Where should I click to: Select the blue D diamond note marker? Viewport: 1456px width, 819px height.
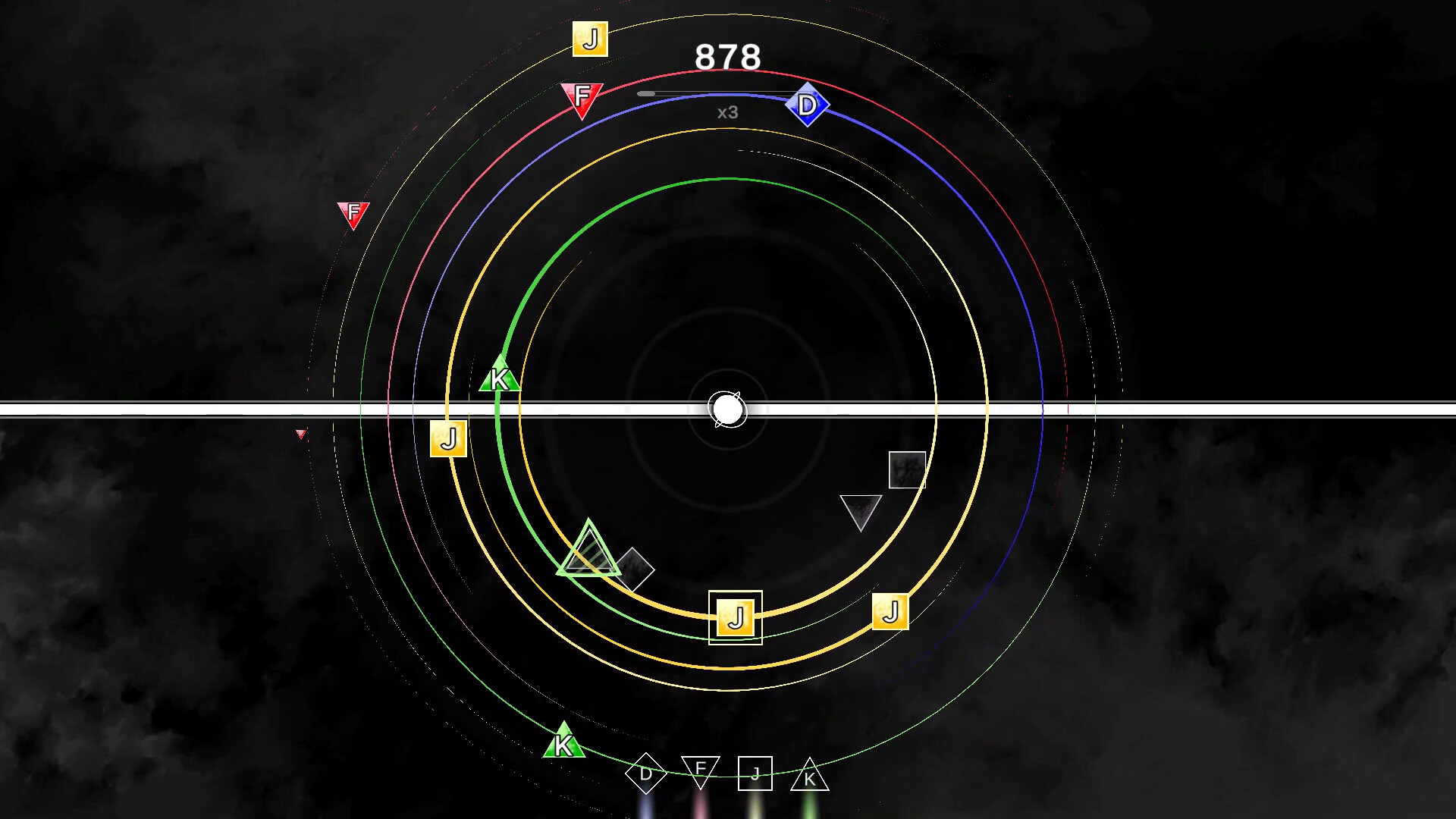tap(808, 105)
